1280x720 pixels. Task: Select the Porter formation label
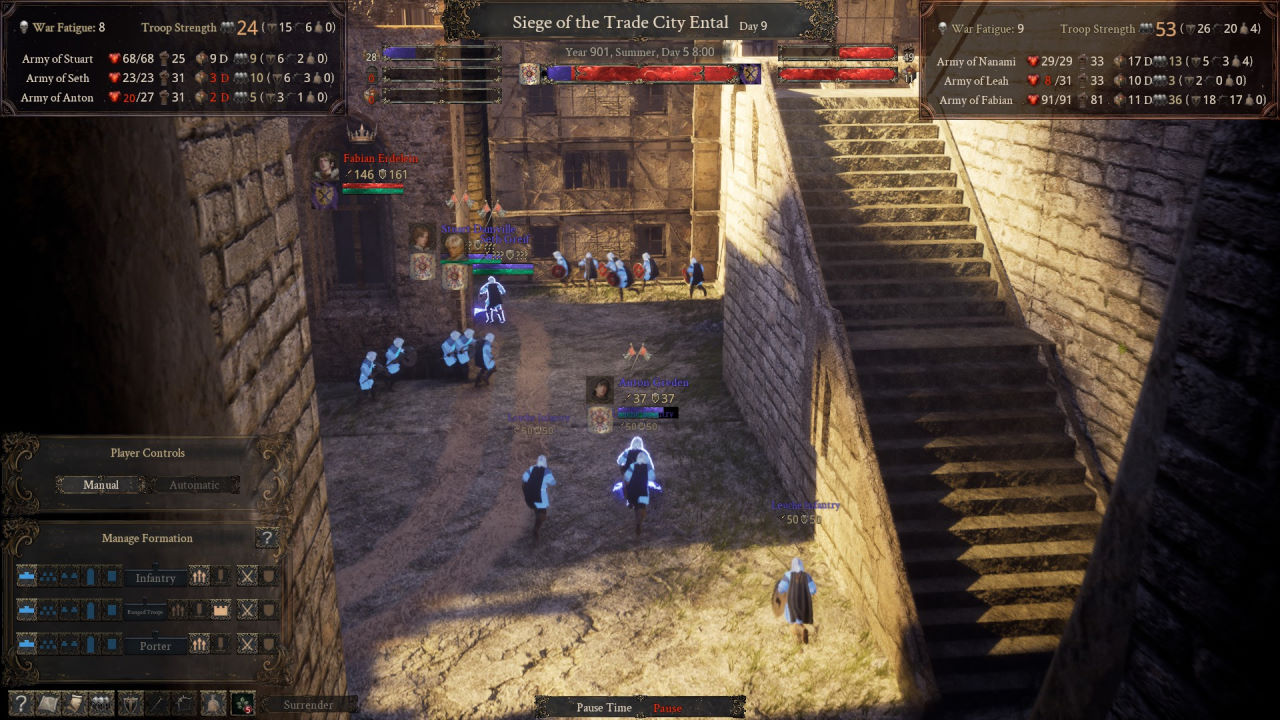155,646
